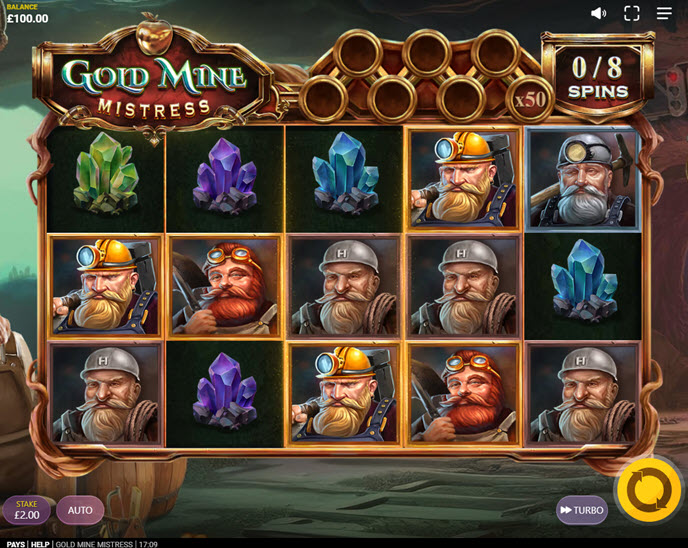Open the hamburger menu
Image resolution: width=688 pixels, height=548 pixels.
[664, 13]
